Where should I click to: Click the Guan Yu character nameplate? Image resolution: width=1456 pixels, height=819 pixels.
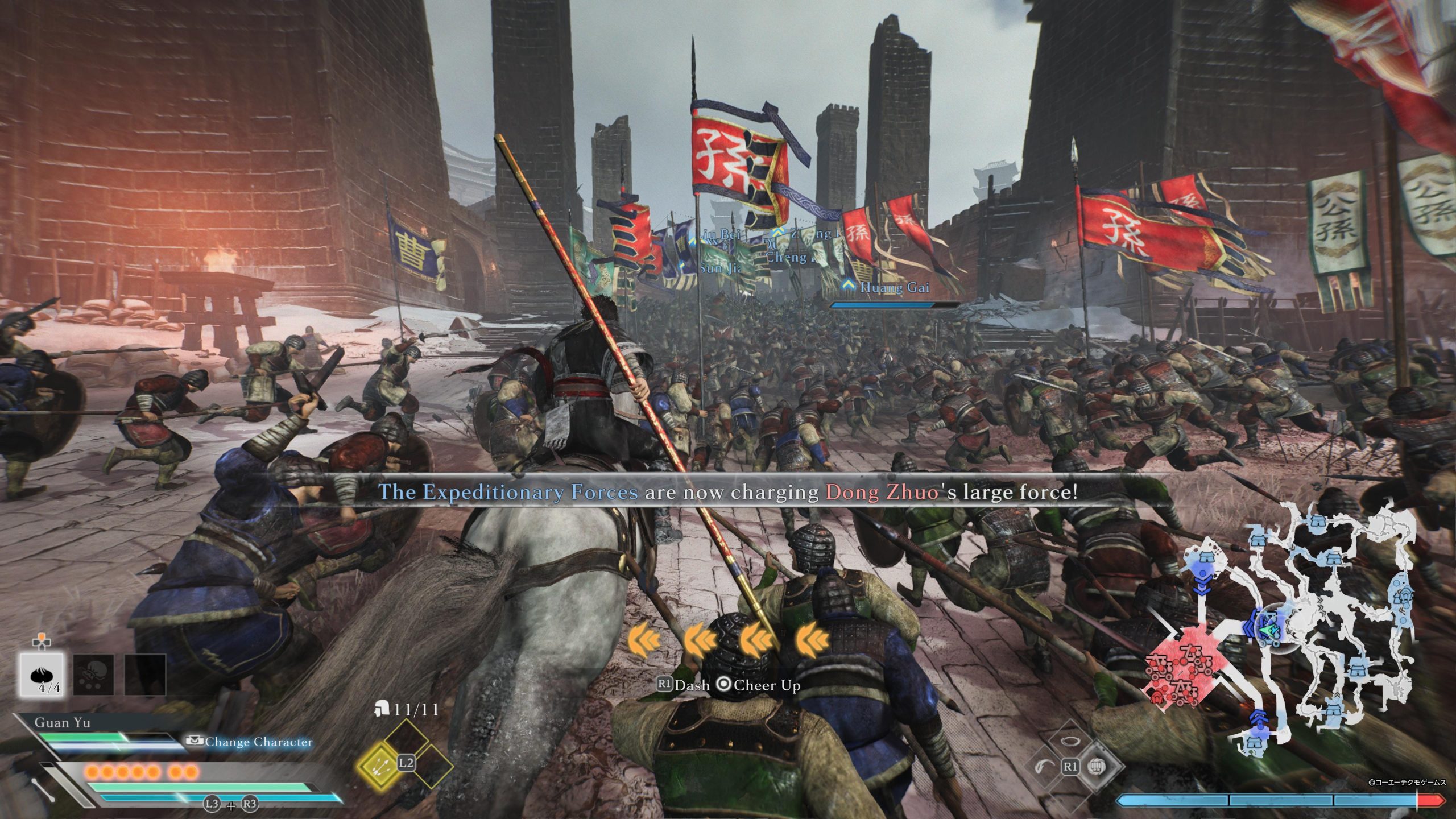[61, 723]
